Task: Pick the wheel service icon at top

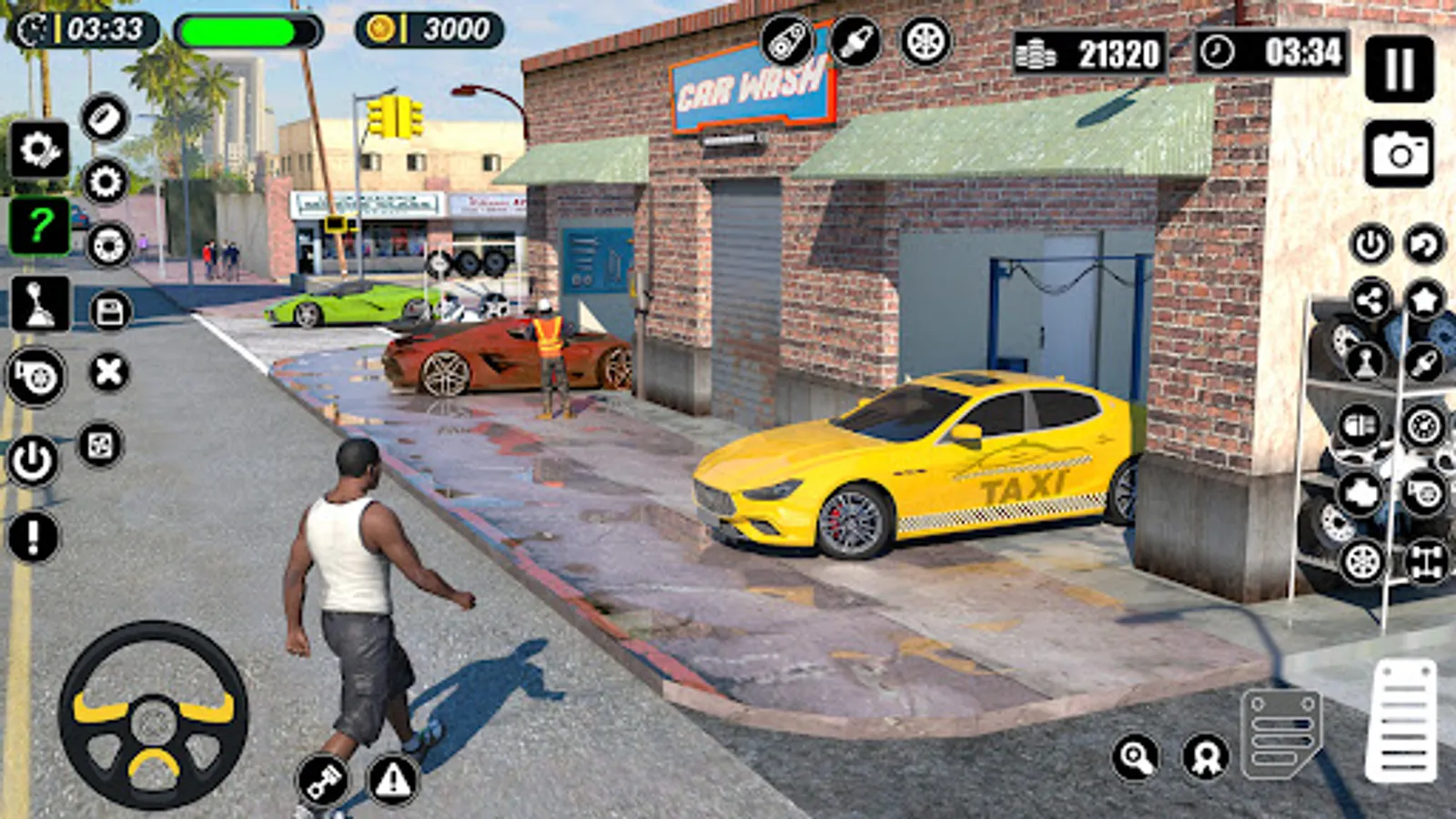Action: [x=925, y=41]
